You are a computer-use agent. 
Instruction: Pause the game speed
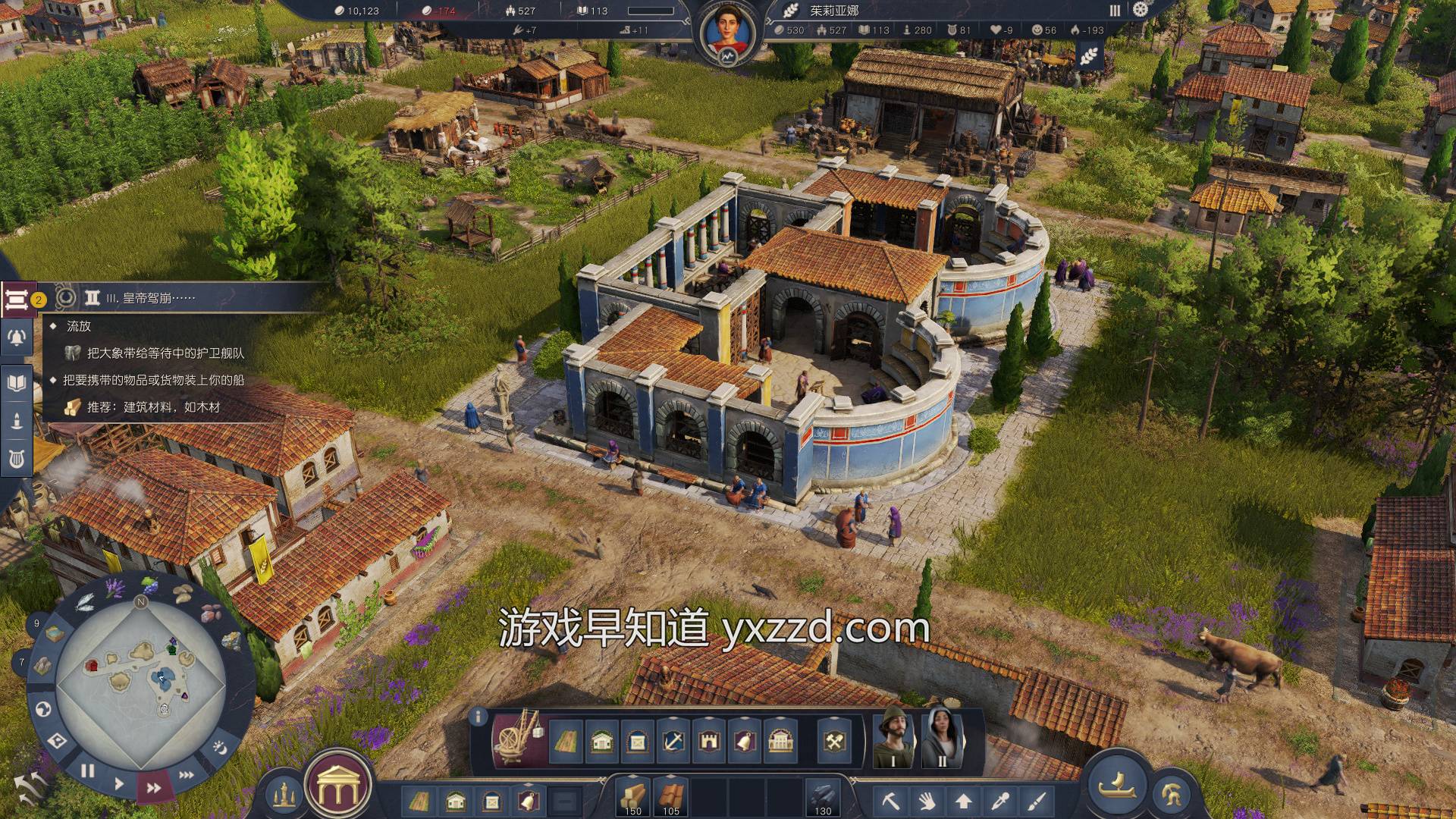tap(88, 770)
